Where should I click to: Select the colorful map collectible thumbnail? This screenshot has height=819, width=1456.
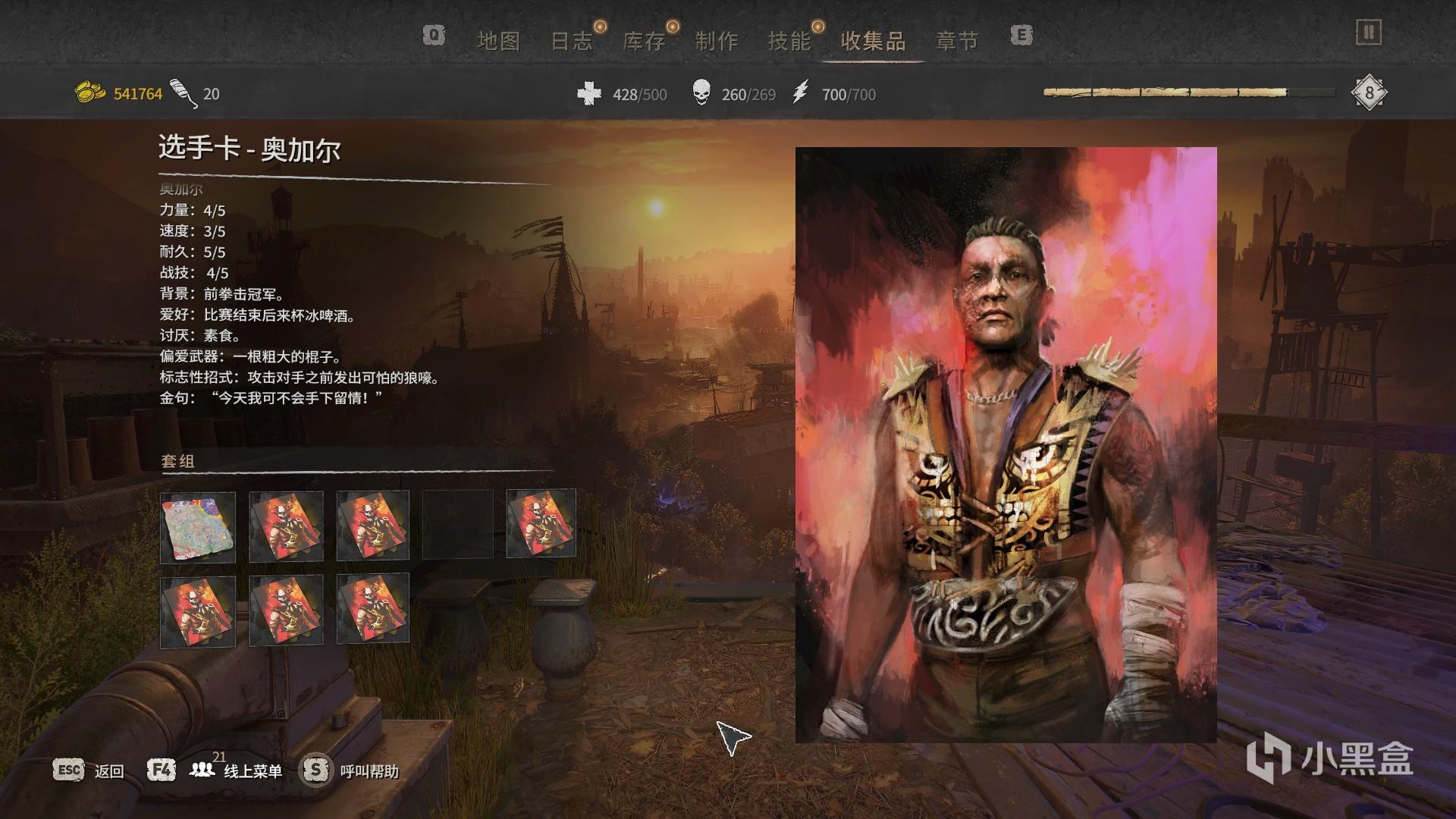click(198, 526)
